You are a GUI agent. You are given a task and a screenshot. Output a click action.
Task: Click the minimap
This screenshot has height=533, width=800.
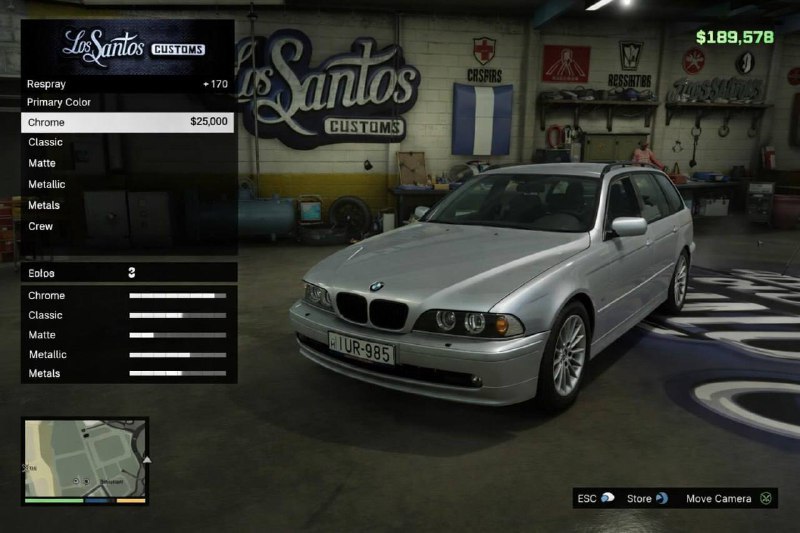85,460
